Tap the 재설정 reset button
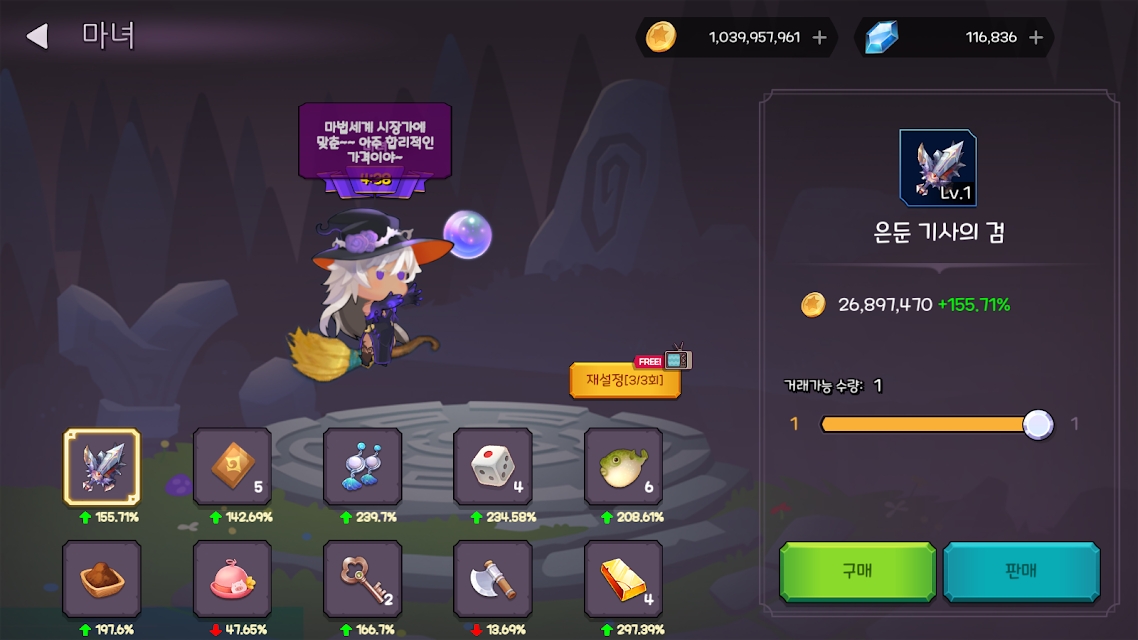1138x640 pixels. (x=625, y=381)
